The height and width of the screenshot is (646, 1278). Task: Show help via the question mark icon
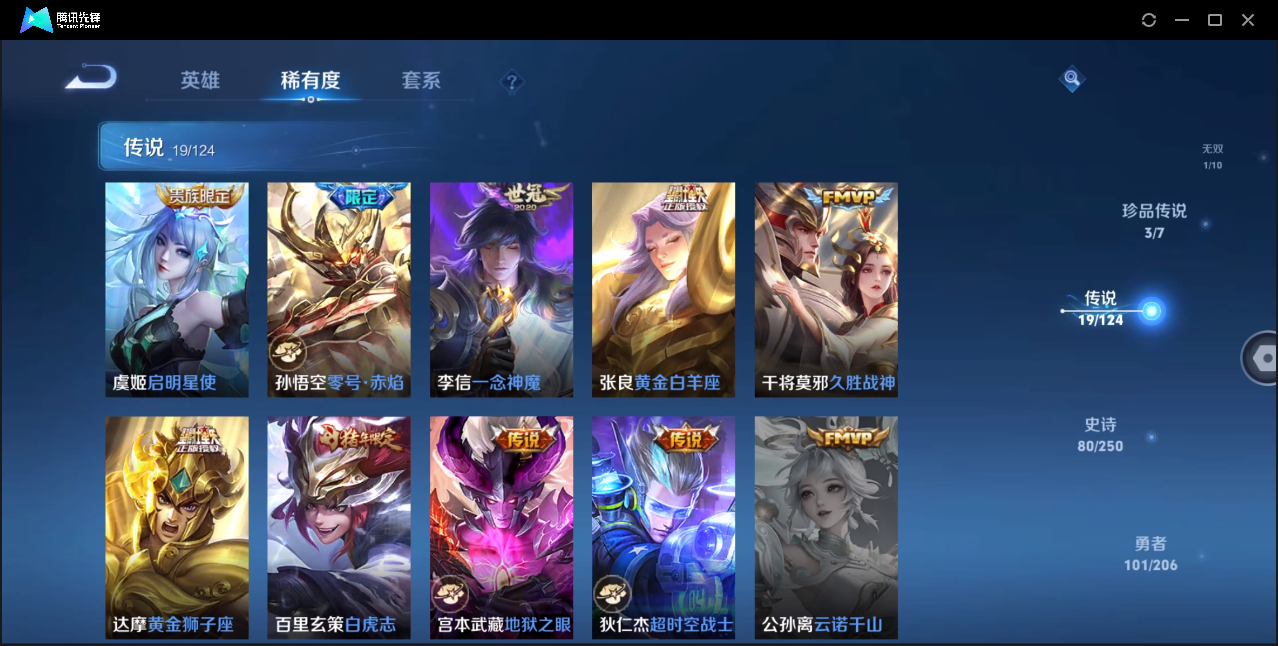(512, 82)
